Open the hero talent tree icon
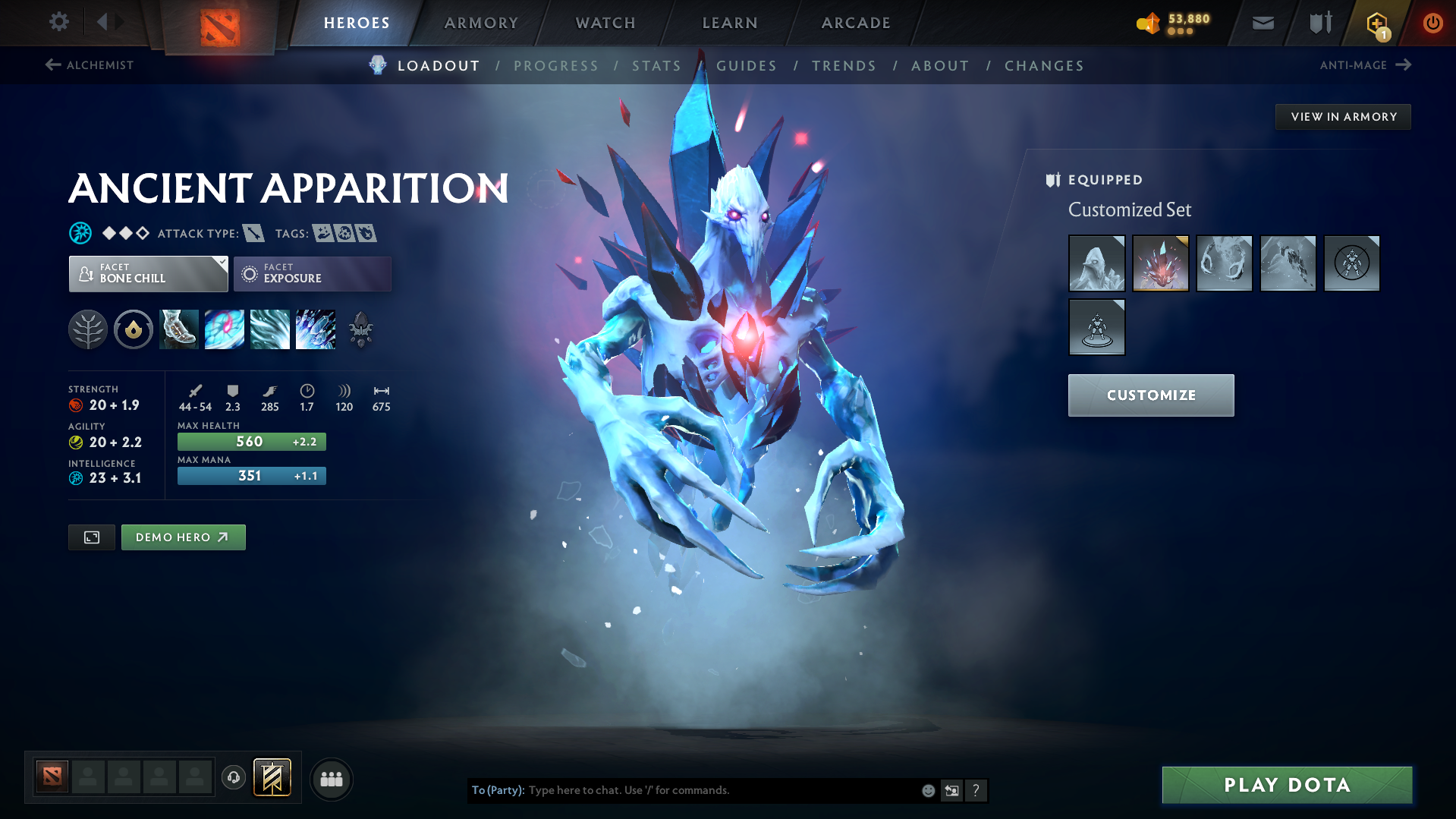This screenshot has height=819, width=1456. point(88,329)
